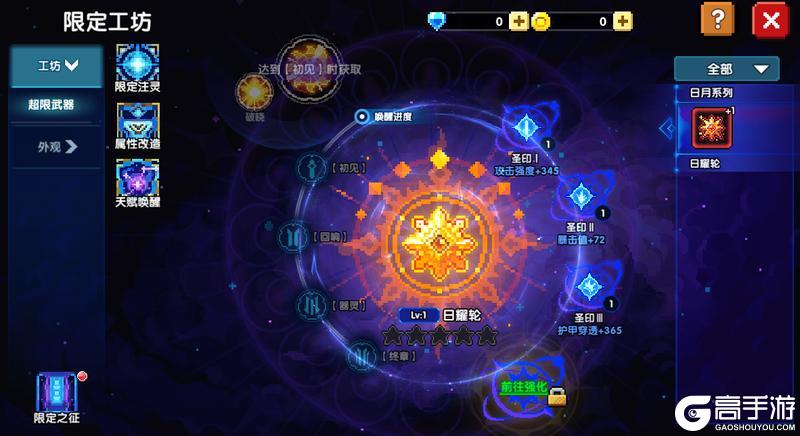Screen dimensions: 800x436
Task: Select the 初见 awakening stage node
Action: (x=312, y=168)
